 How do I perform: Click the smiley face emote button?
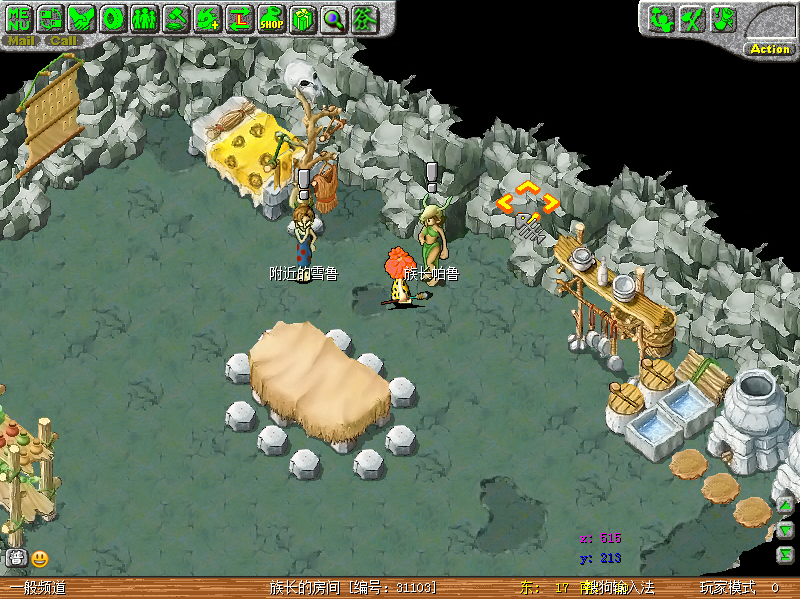[40, 559]
